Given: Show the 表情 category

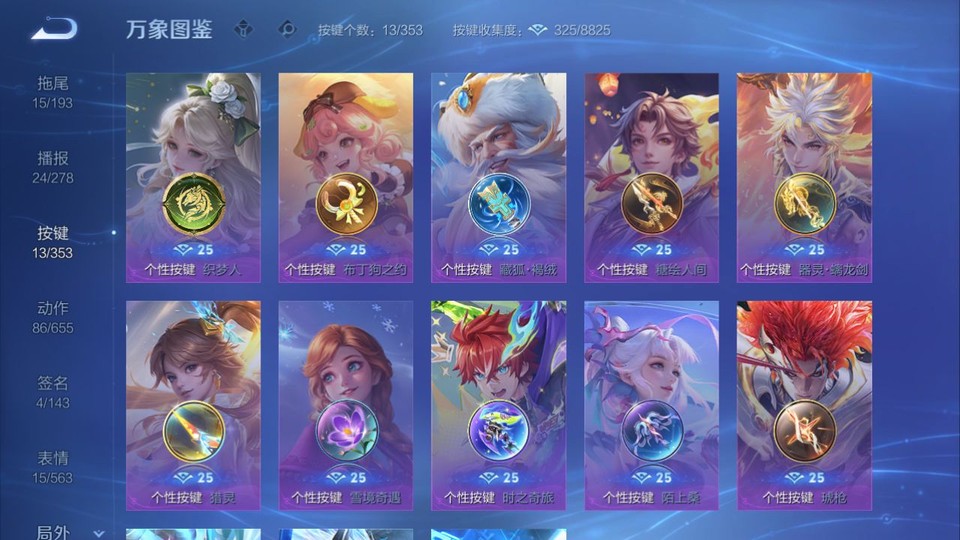Looking at the screenshot, I should point(53,466).
